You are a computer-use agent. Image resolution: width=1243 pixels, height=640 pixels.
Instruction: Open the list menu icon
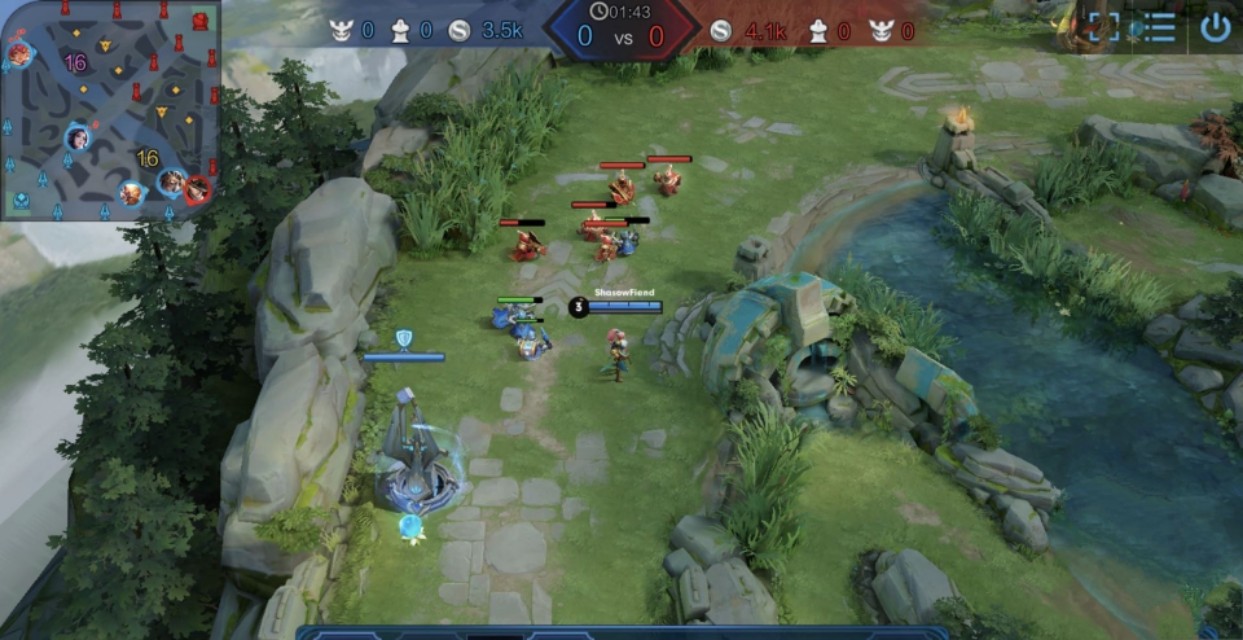[1159, 27]
